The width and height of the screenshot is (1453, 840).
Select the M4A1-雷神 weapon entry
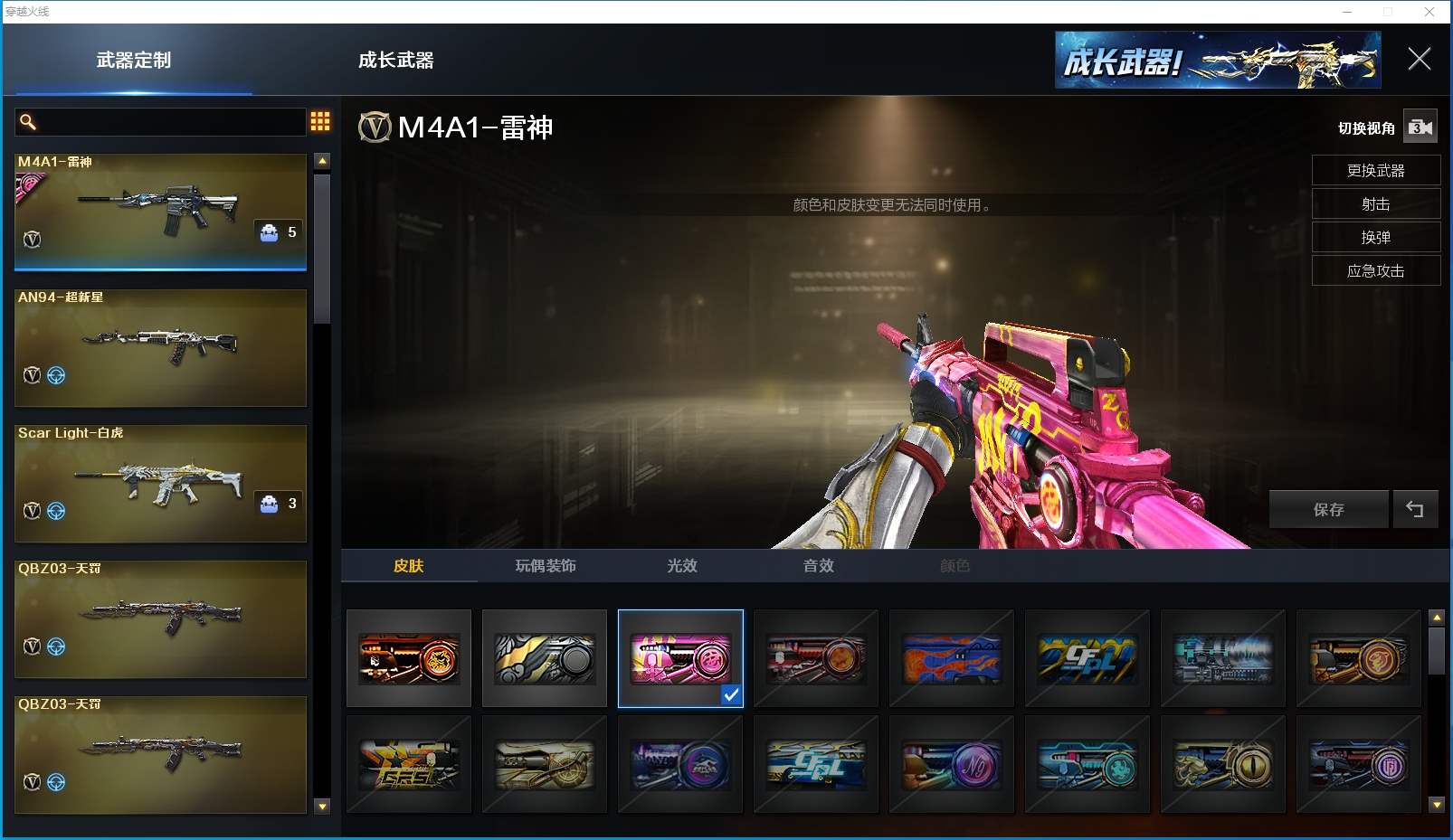tap(160, 212)
